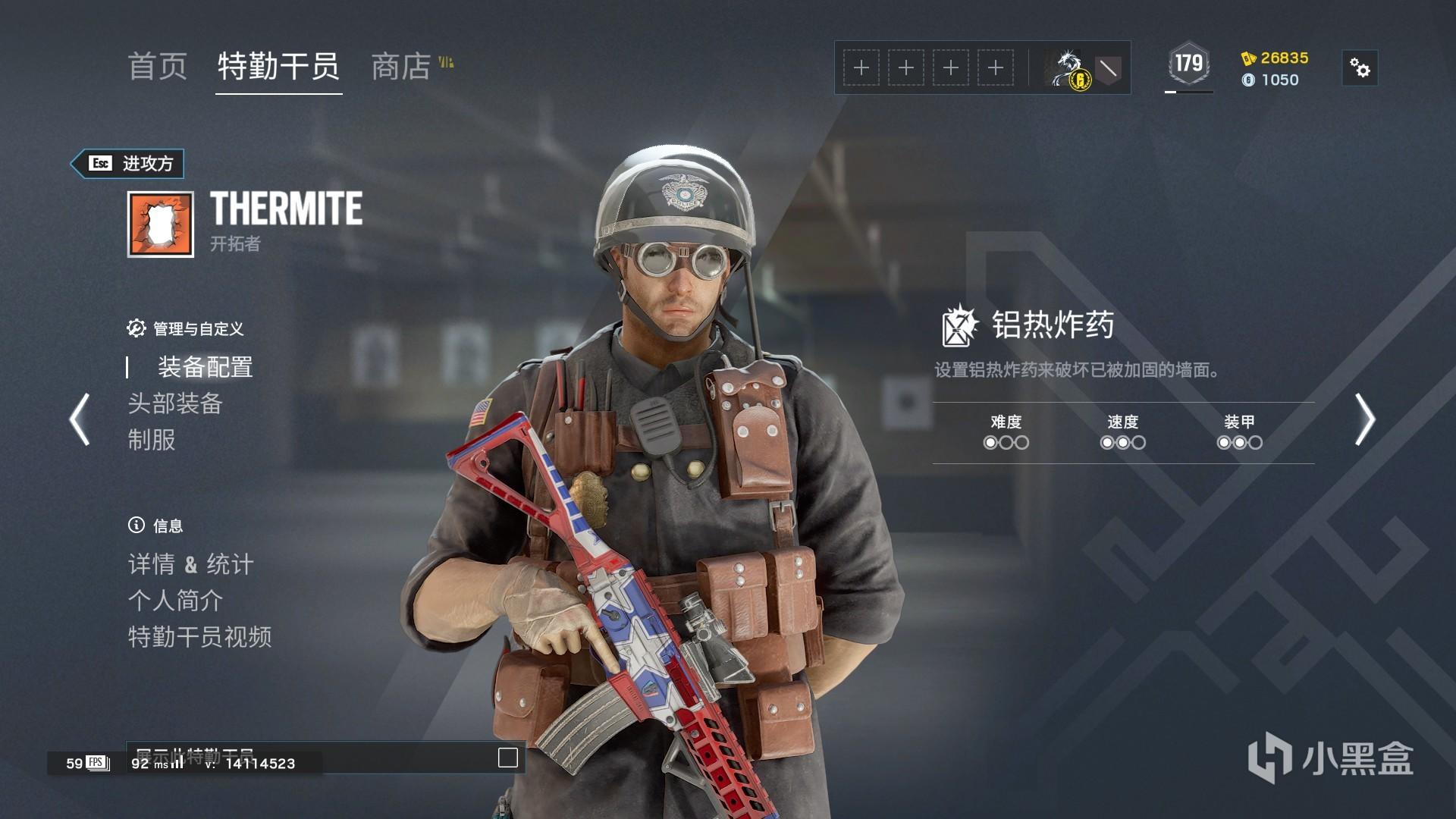Choose 头部装备 headgear option
The width and height of the screenshot is (1456, 819).
174,403
